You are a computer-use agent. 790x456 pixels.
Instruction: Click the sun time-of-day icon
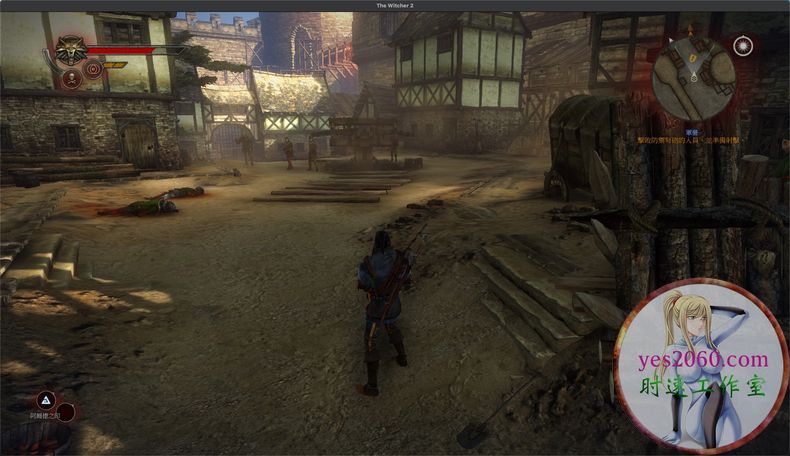coord(742,45)
